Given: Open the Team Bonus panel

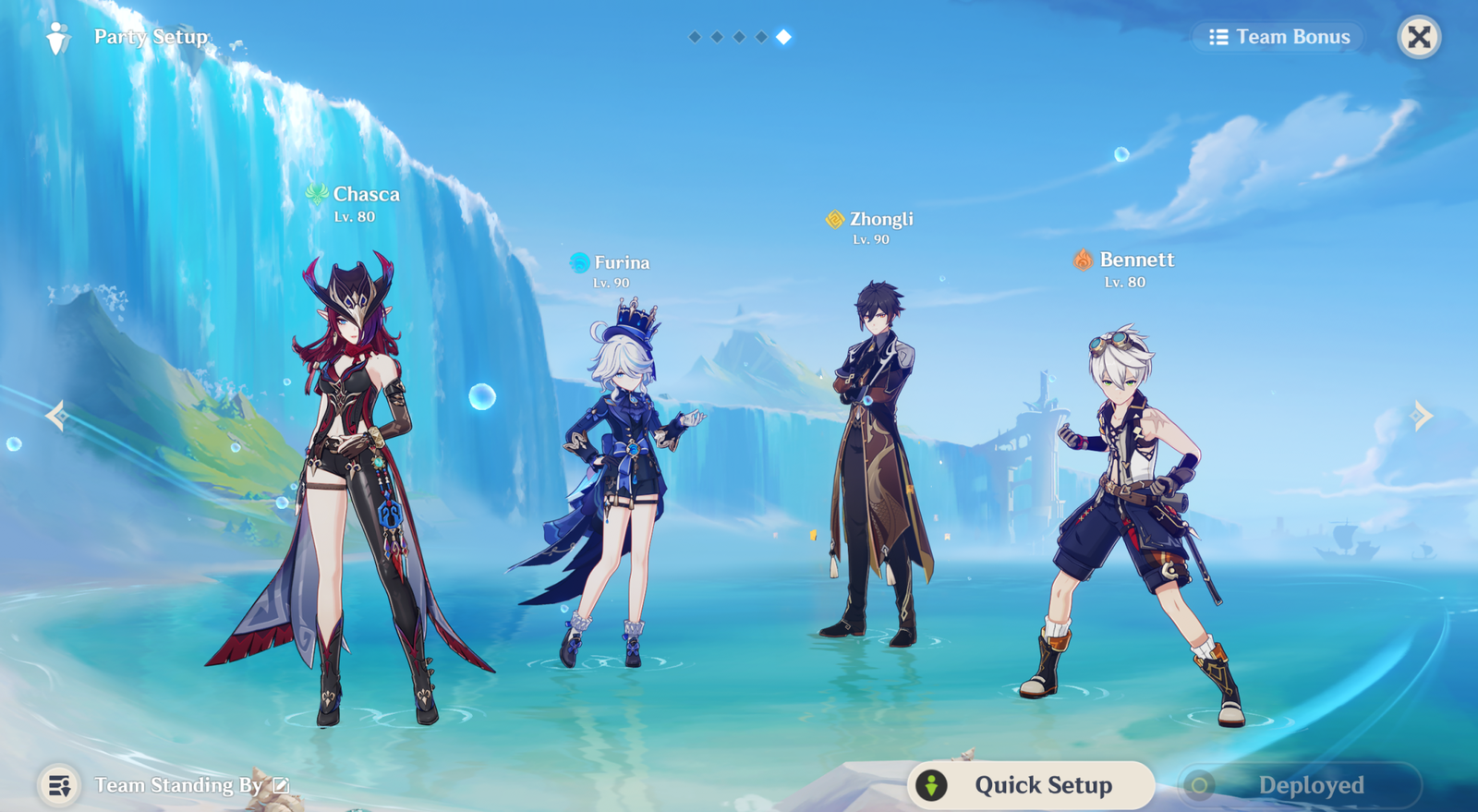Looking at the screenshot, I should (x=1280, y=37).
